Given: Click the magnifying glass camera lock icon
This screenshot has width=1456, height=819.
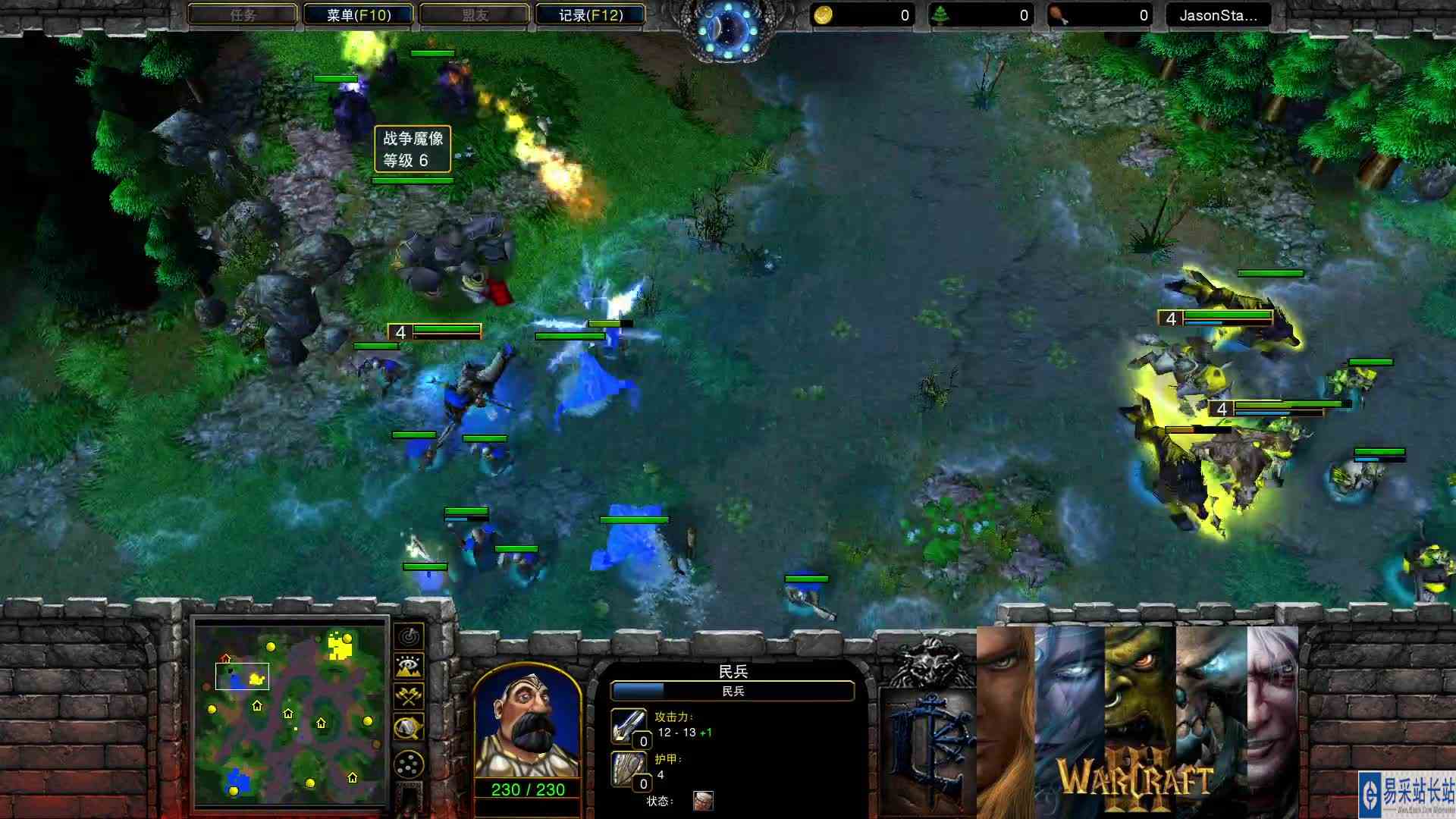Looking at the screenshot, I should (409, 726).
